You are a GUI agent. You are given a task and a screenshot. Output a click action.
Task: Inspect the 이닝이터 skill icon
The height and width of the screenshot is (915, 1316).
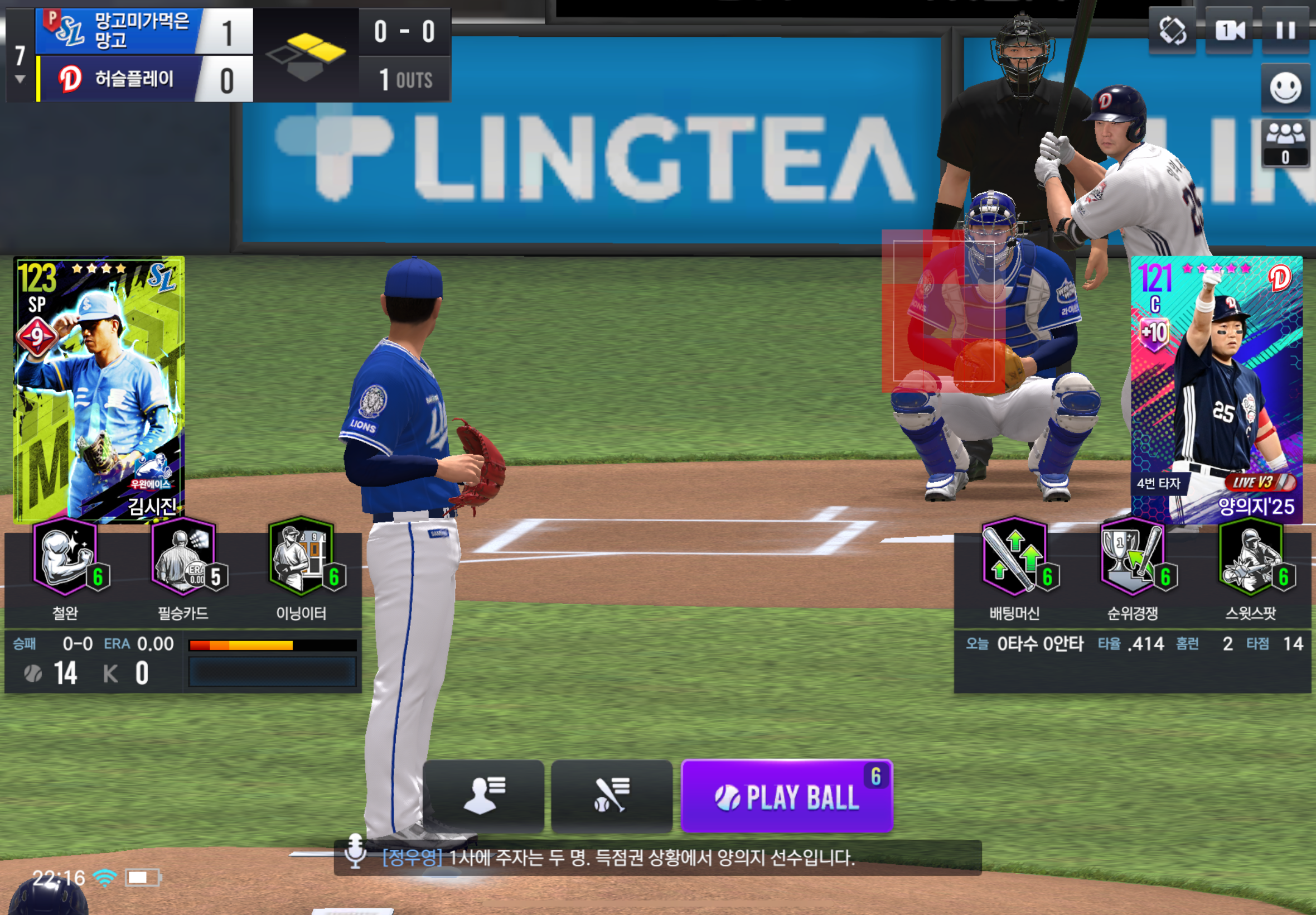click(301, 557)
